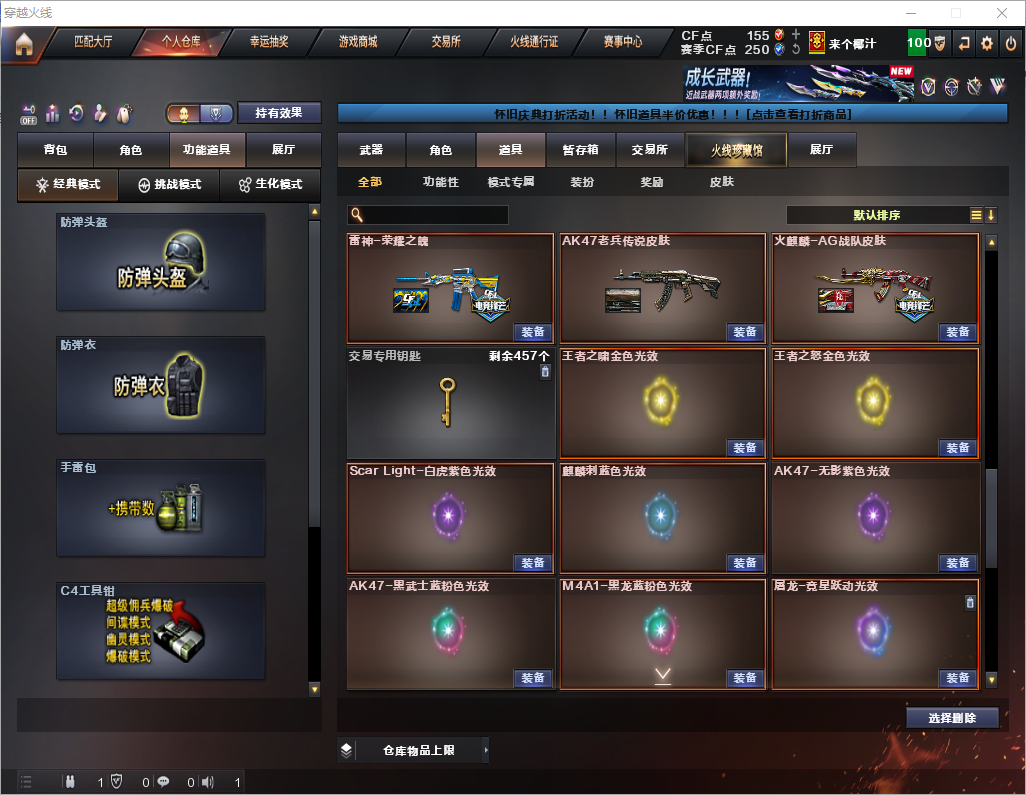The width and height of the screenshot is (1026, 795).
Task: Select the 武器 weapons warehouse tab
Action: pos(371,150)
